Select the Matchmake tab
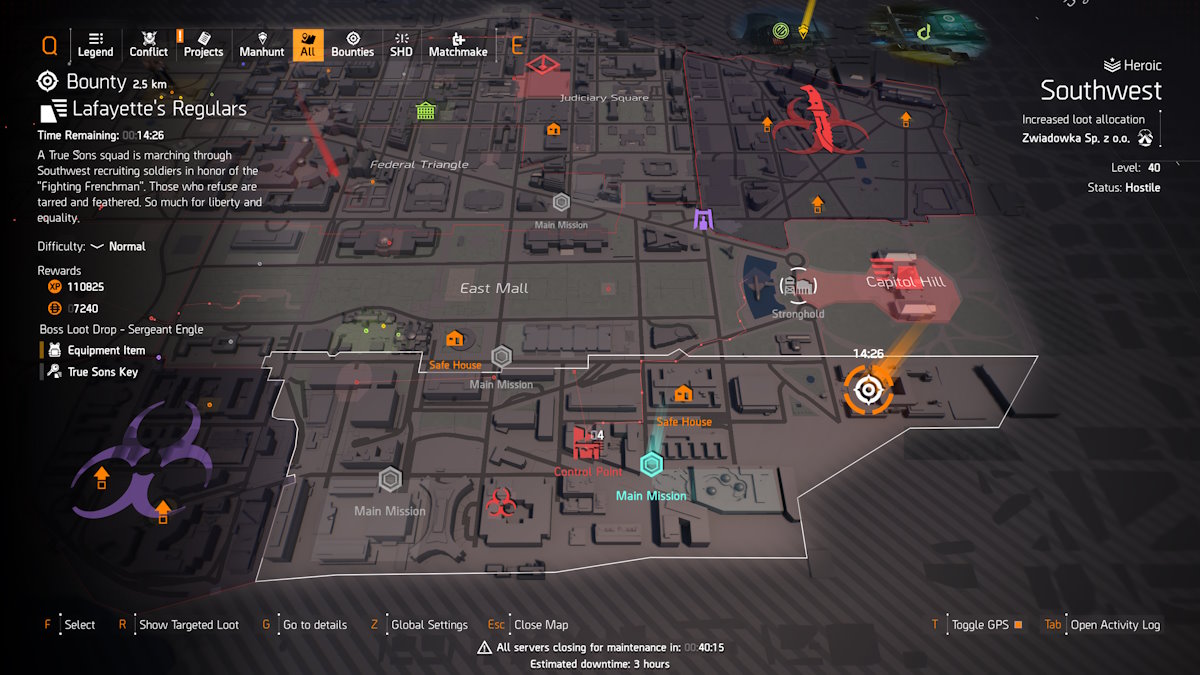Image resolution: width=1200 pixels, height=675 pixels. click(x=458, y=44)
